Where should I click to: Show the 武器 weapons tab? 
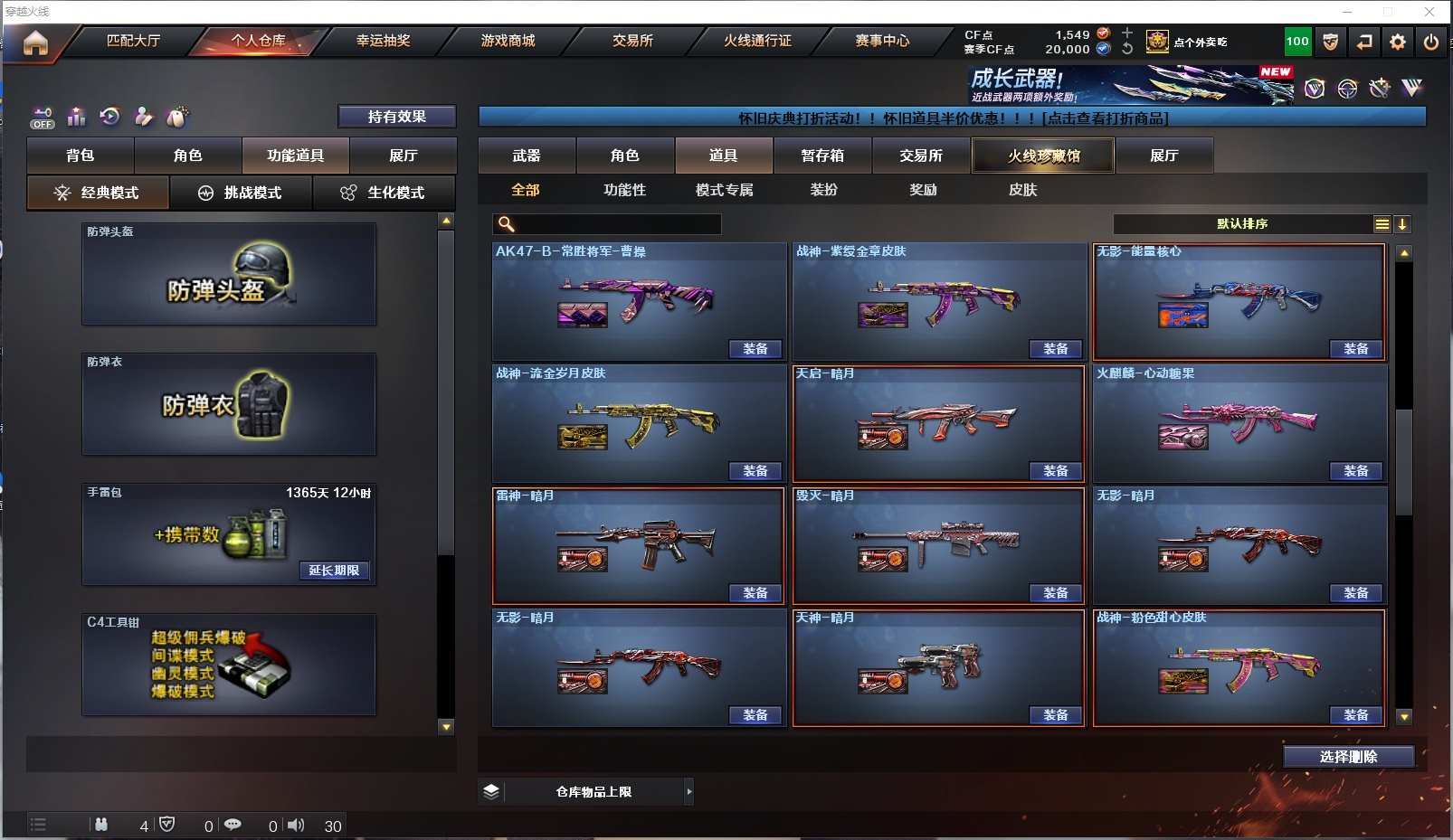[527, 156]
